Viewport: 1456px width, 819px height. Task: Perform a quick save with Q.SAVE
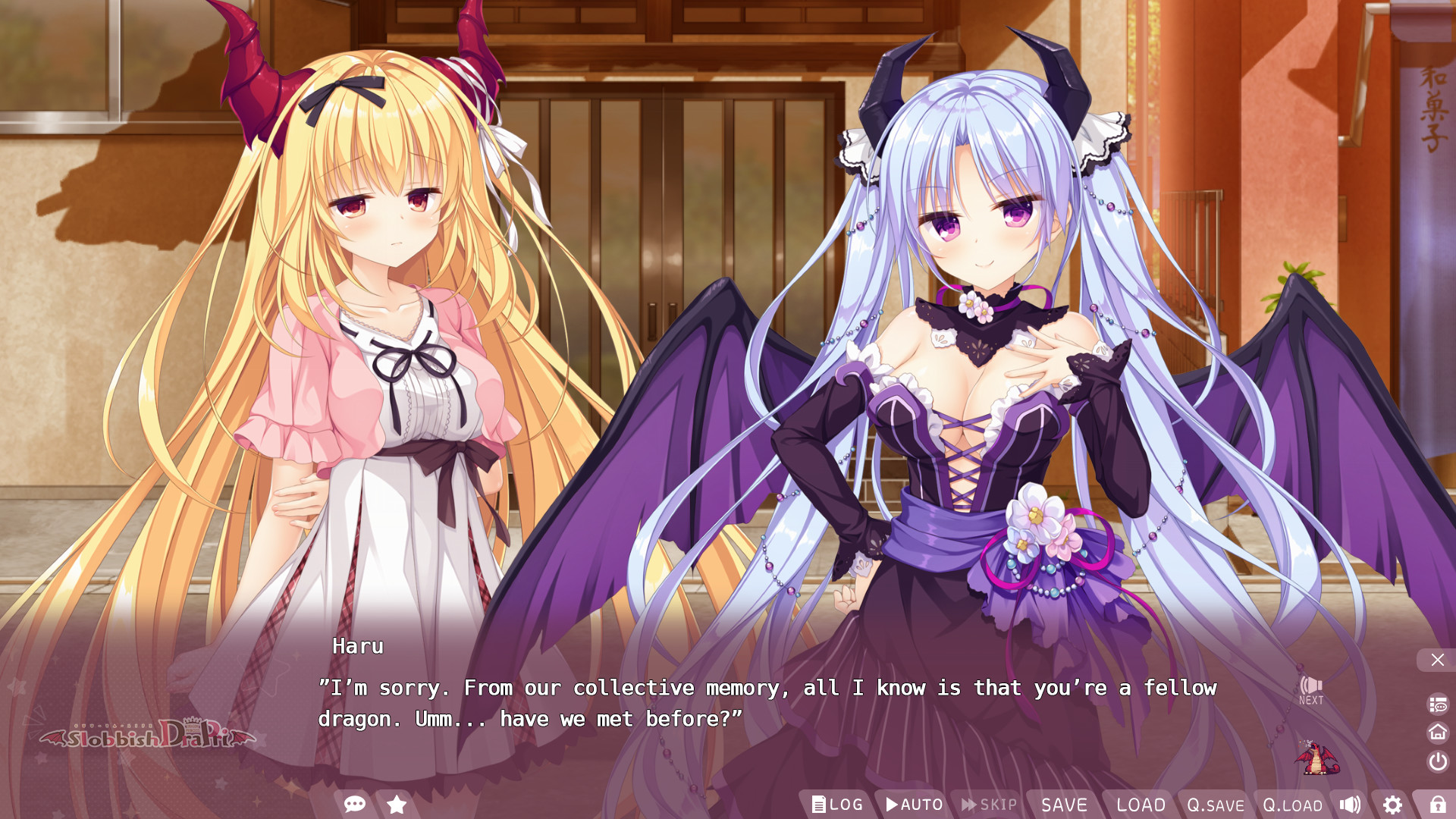click(x=1214, y=805)
